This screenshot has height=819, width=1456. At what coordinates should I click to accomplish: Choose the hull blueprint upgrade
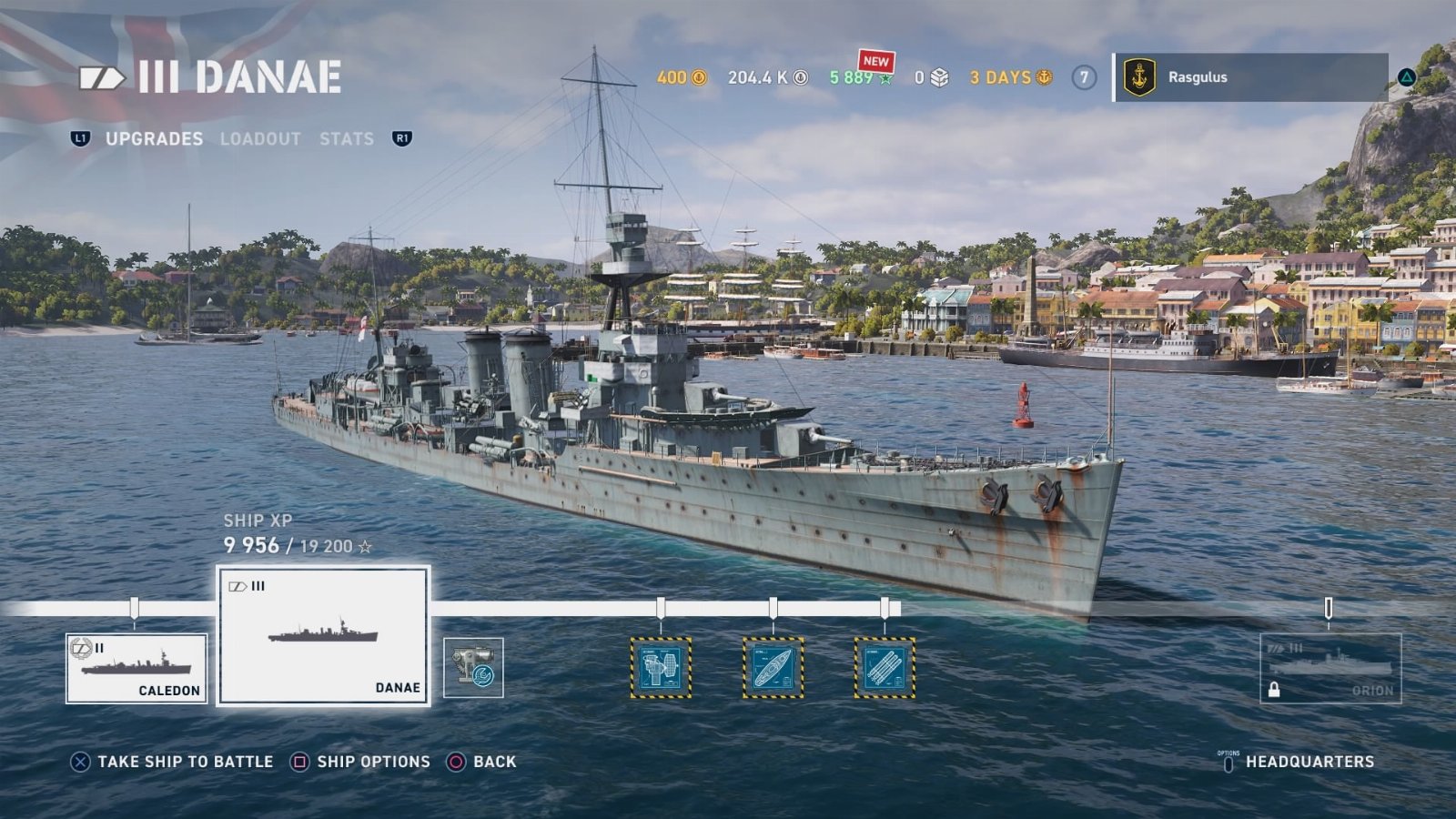pos(773,668)
